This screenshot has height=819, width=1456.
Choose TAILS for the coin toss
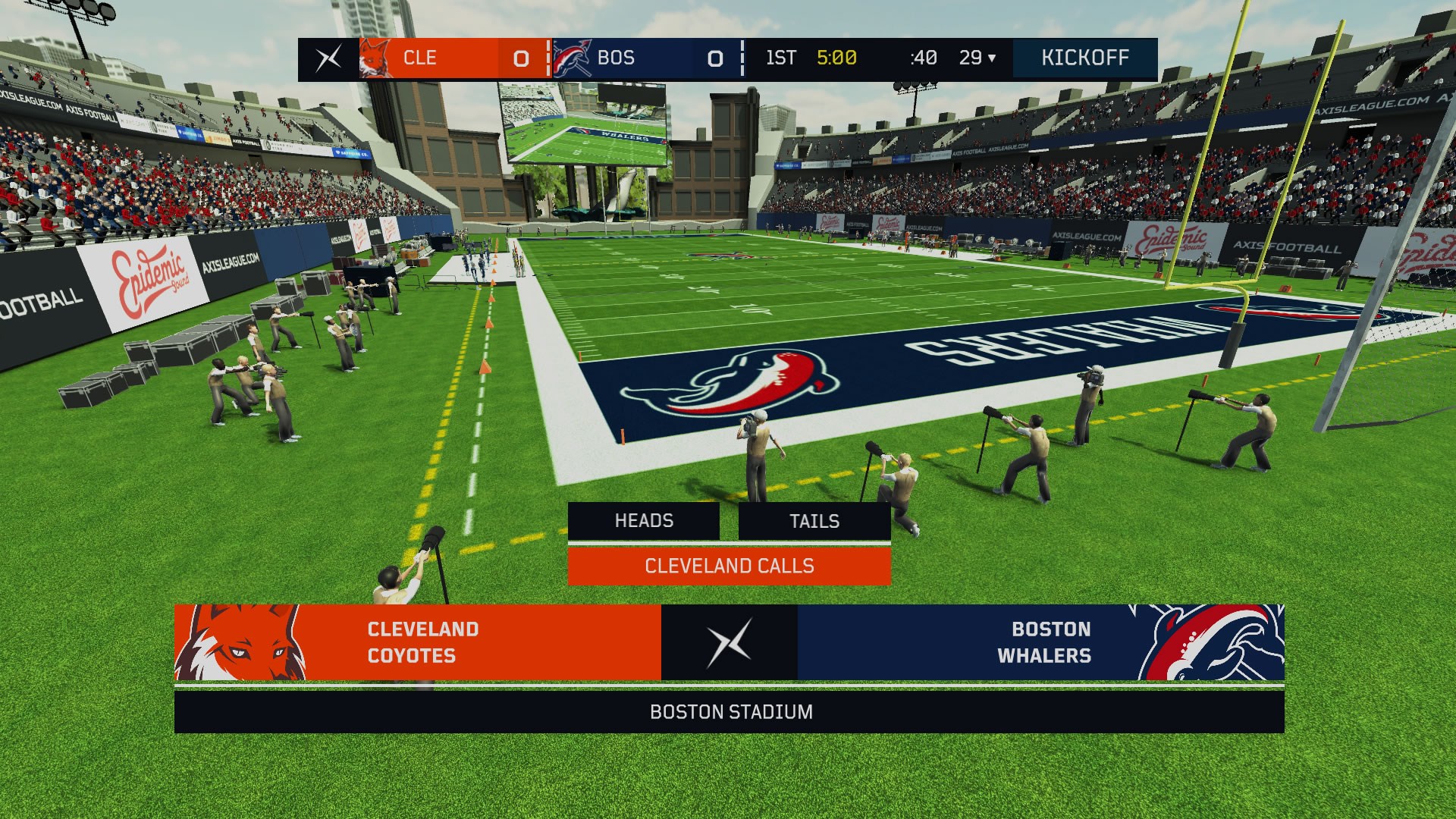point(814,521)
